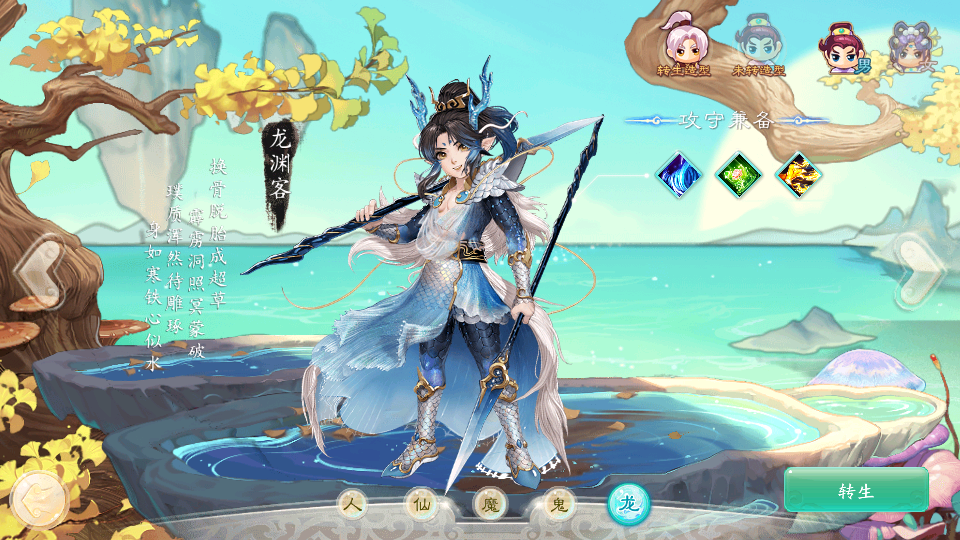This screenshot has height=540, width=960.
Task: View the golden flame skill
Action: 799,175
